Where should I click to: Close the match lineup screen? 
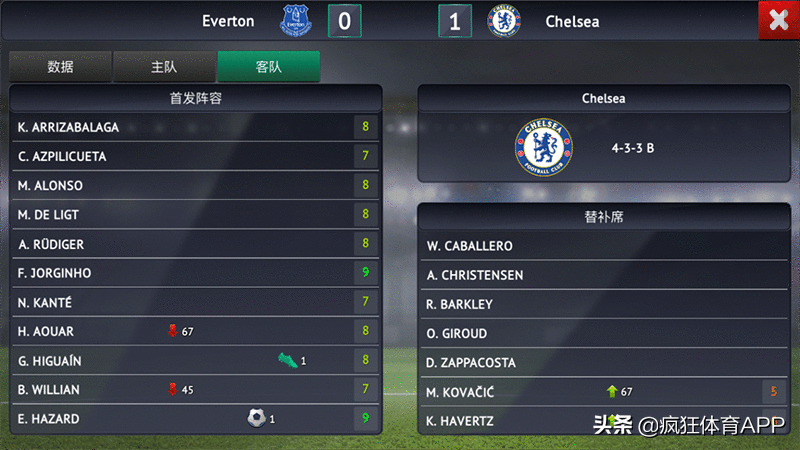click(x=776, y=21)
